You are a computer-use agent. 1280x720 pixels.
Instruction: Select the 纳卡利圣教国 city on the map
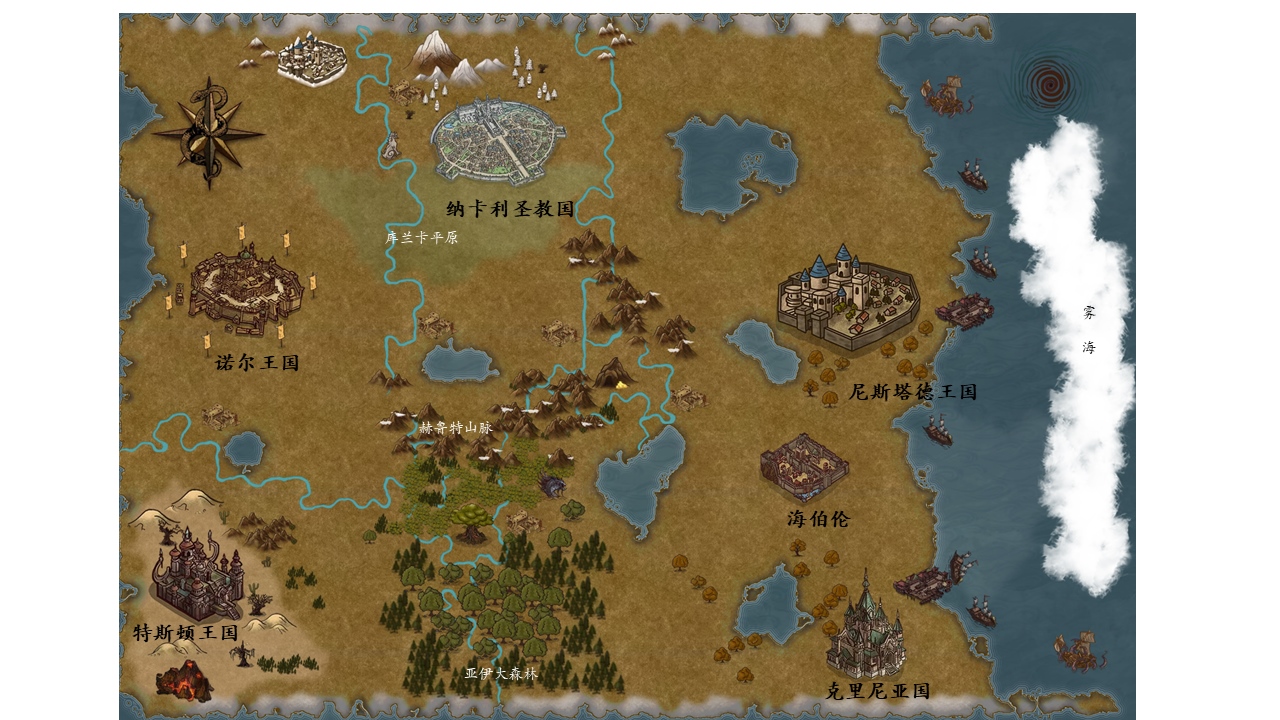498,141
